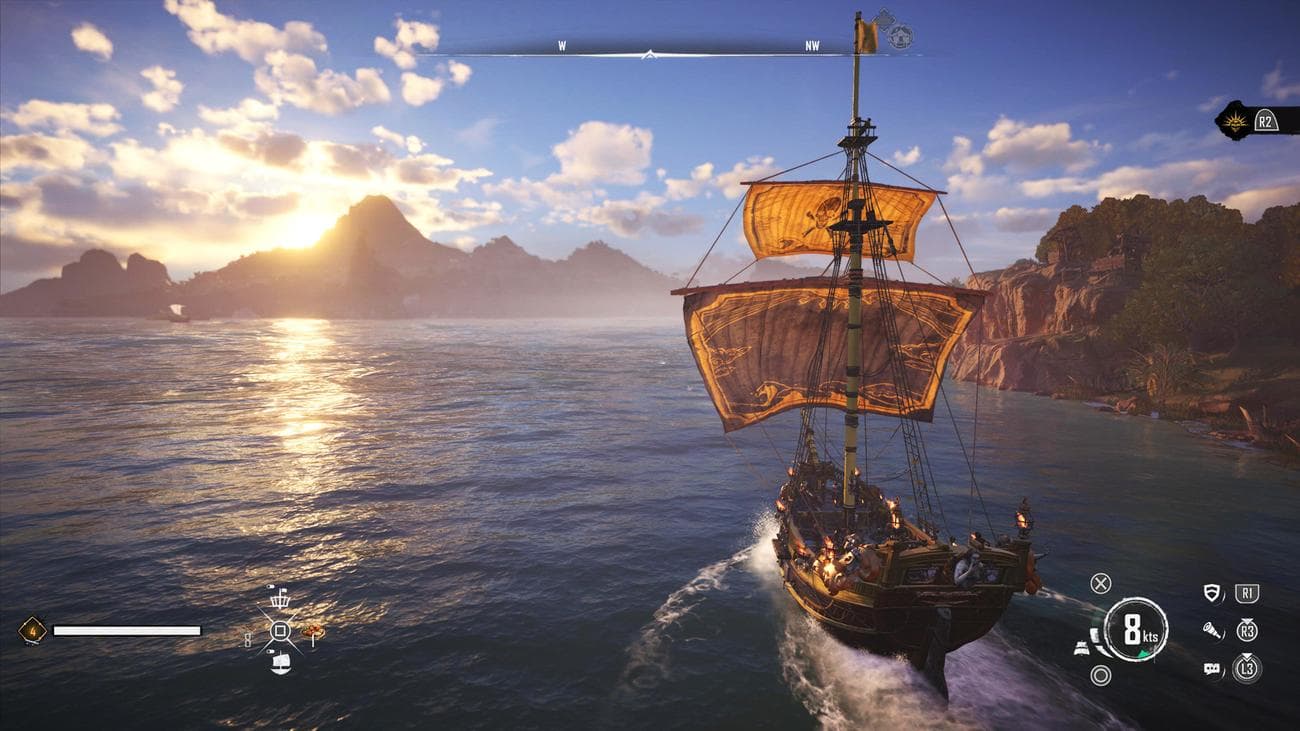Select the diamond marker on the compass
The image size is (1300, 731).
pos(883,19)
